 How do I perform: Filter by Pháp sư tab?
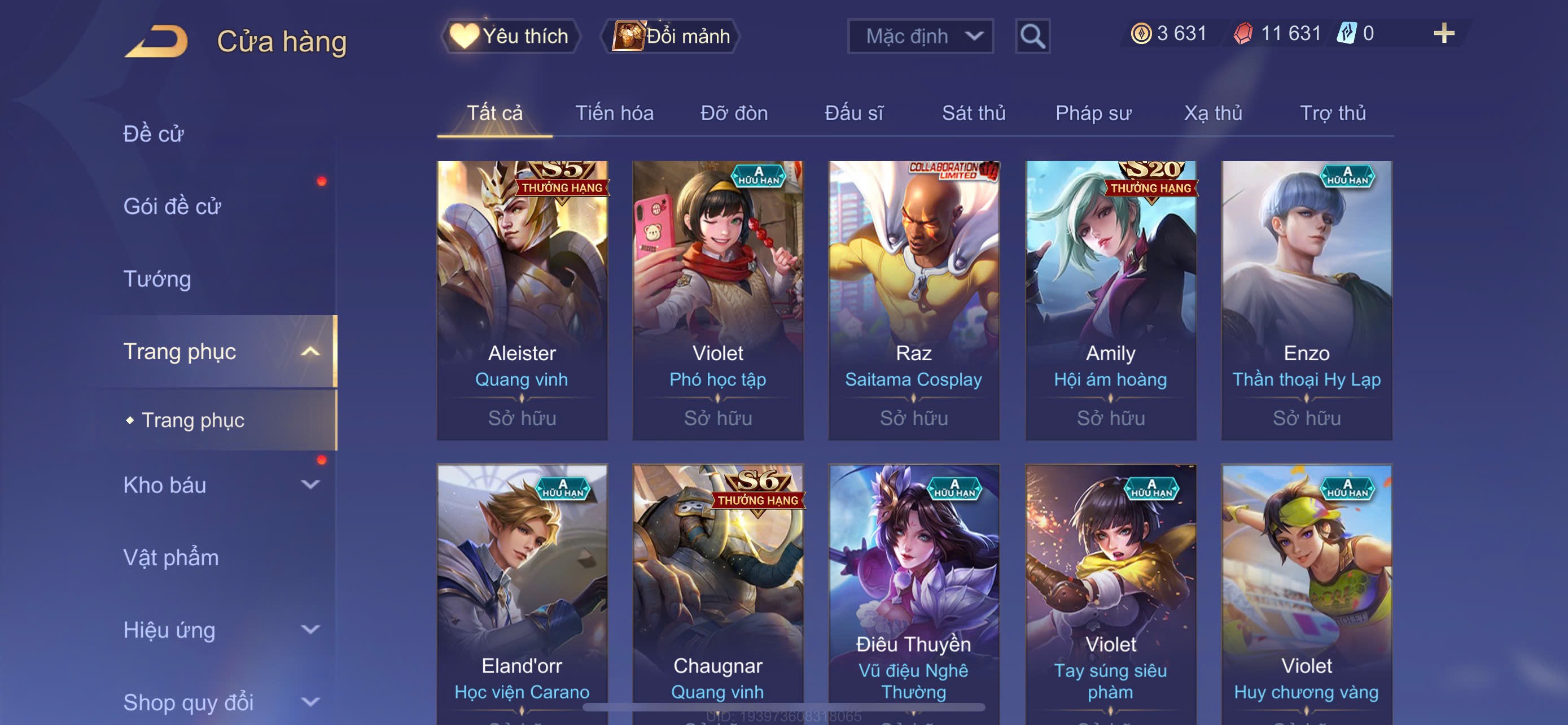1093,113
